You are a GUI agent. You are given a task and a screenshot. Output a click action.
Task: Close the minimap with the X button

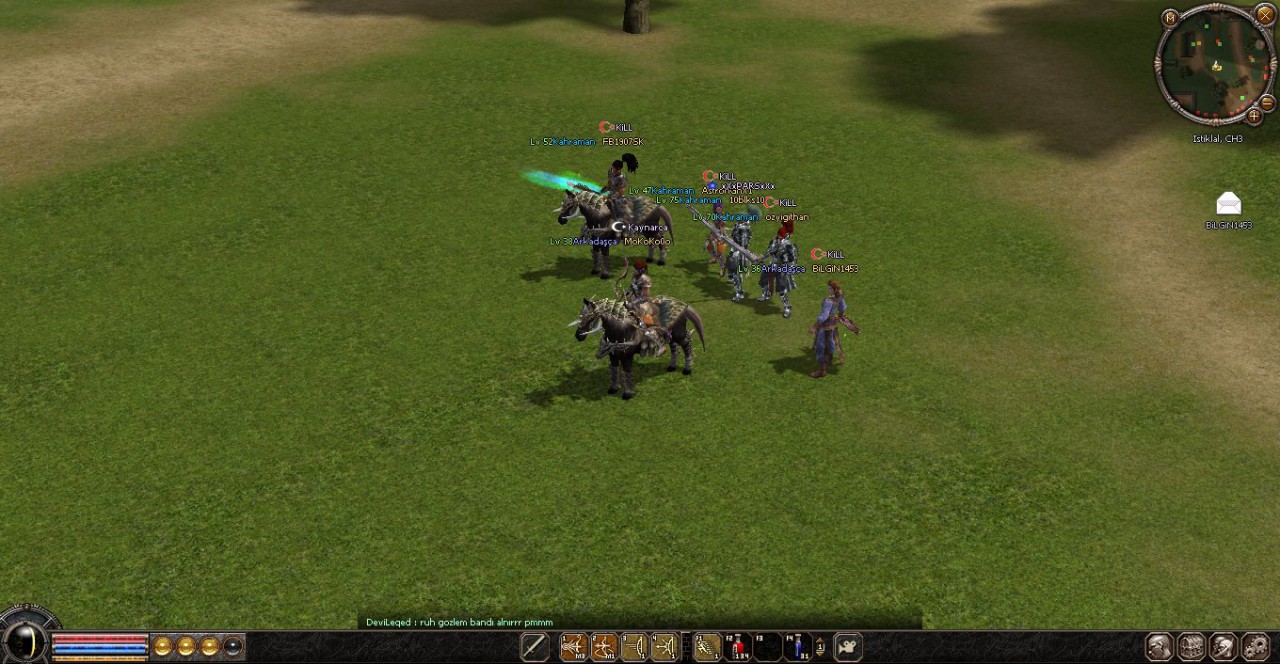1264,17
